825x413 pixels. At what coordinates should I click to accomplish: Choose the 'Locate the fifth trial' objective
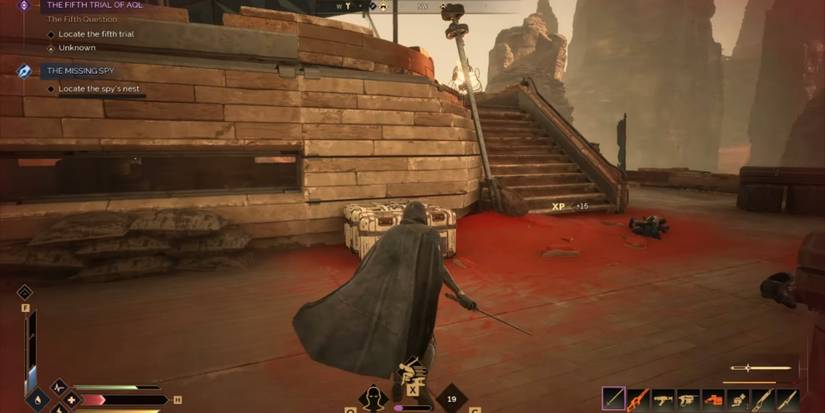point(96,34)
